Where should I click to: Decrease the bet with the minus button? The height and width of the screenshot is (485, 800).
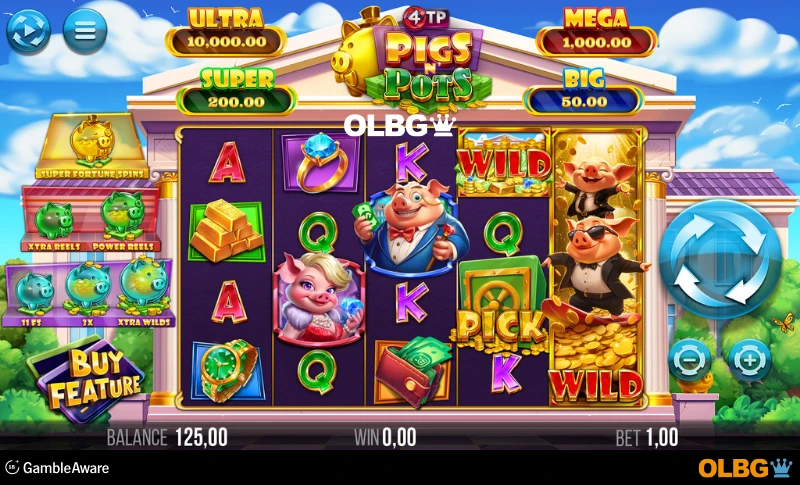[x=690, y=357]
